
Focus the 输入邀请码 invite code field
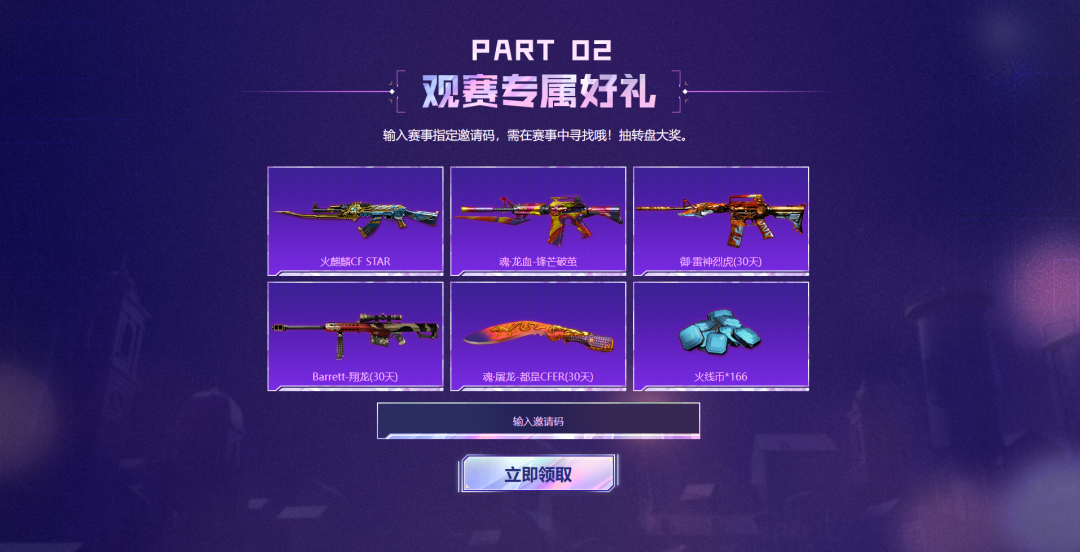(x=538, y=421)
